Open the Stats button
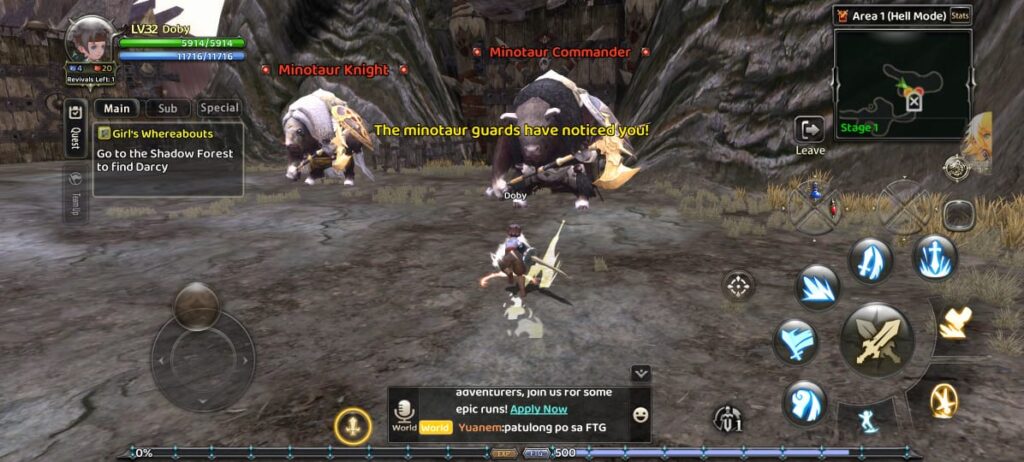The image size is (1024, 462). coord(960,15)
